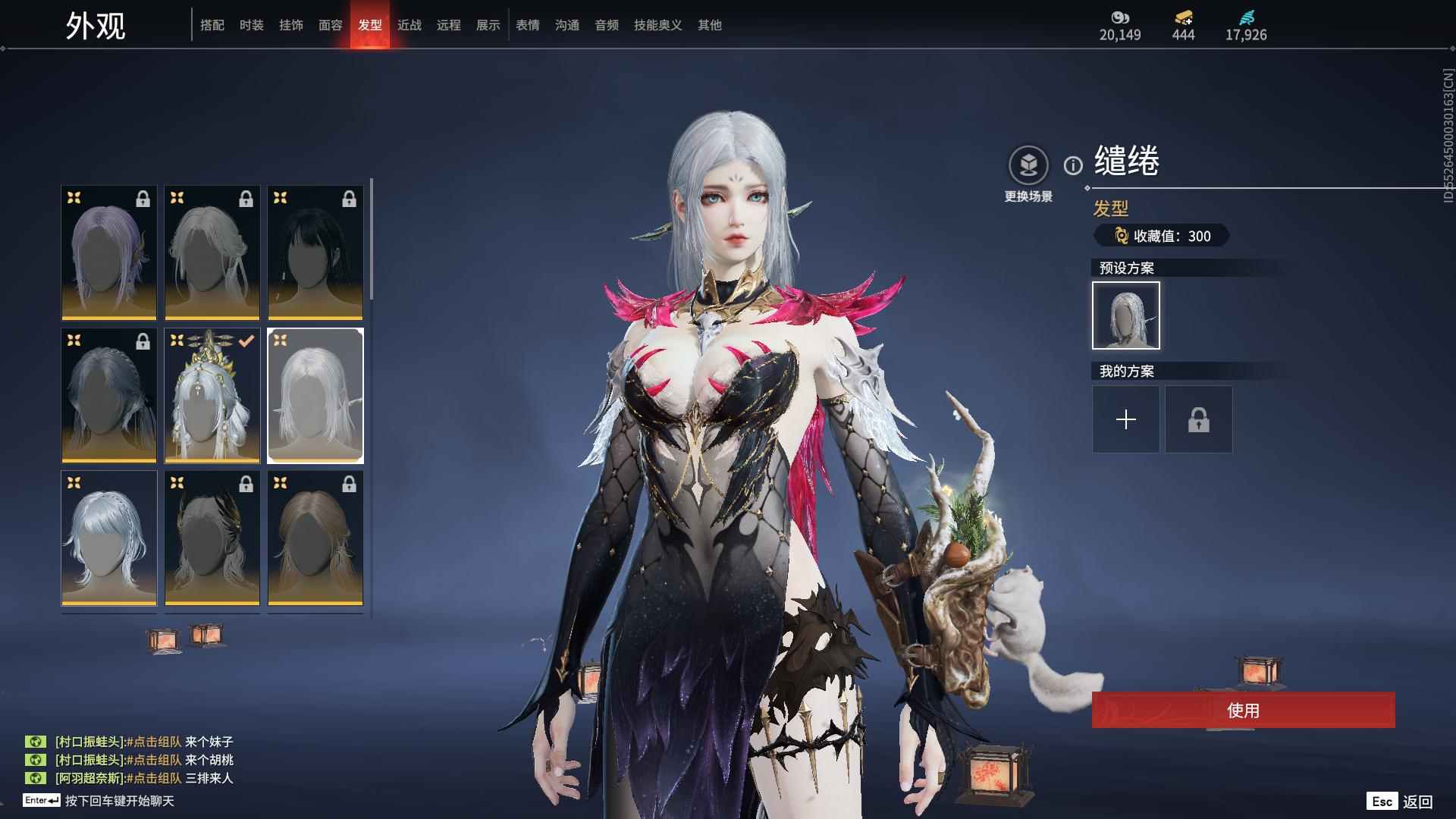Screen dimensions: 1456x819
Task: Click the chat input box
Action: pyautogui.click(x=119, y=801)
